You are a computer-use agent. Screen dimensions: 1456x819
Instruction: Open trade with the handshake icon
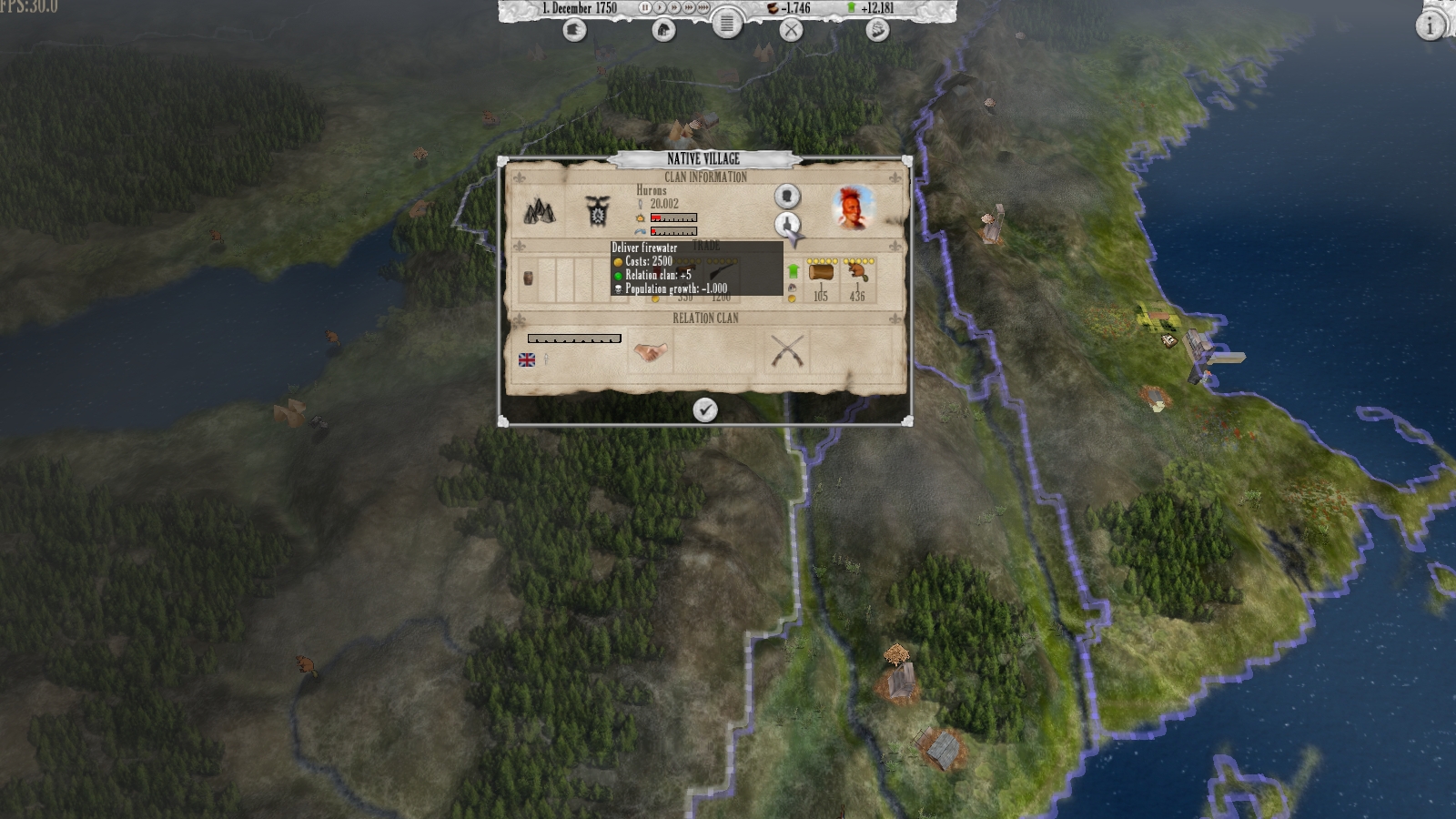click(649, 351)
